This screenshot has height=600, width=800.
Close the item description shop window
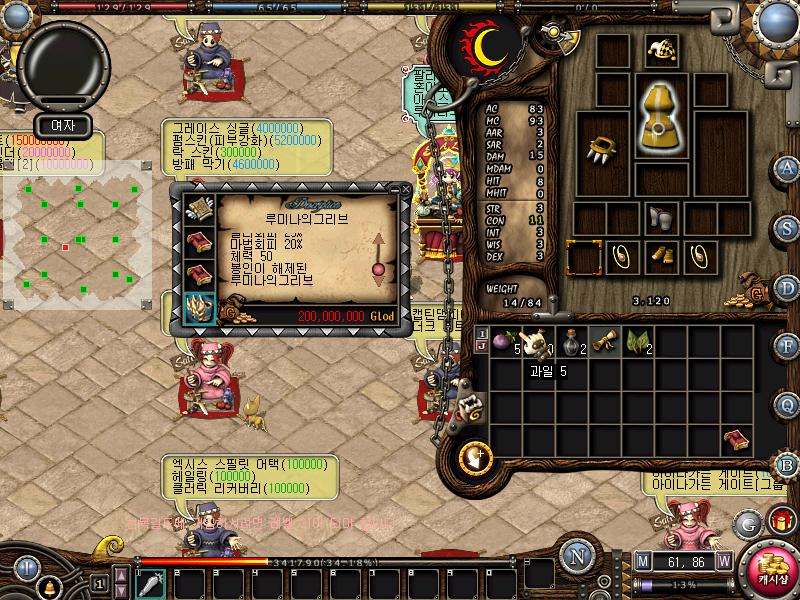pos(406,188)
